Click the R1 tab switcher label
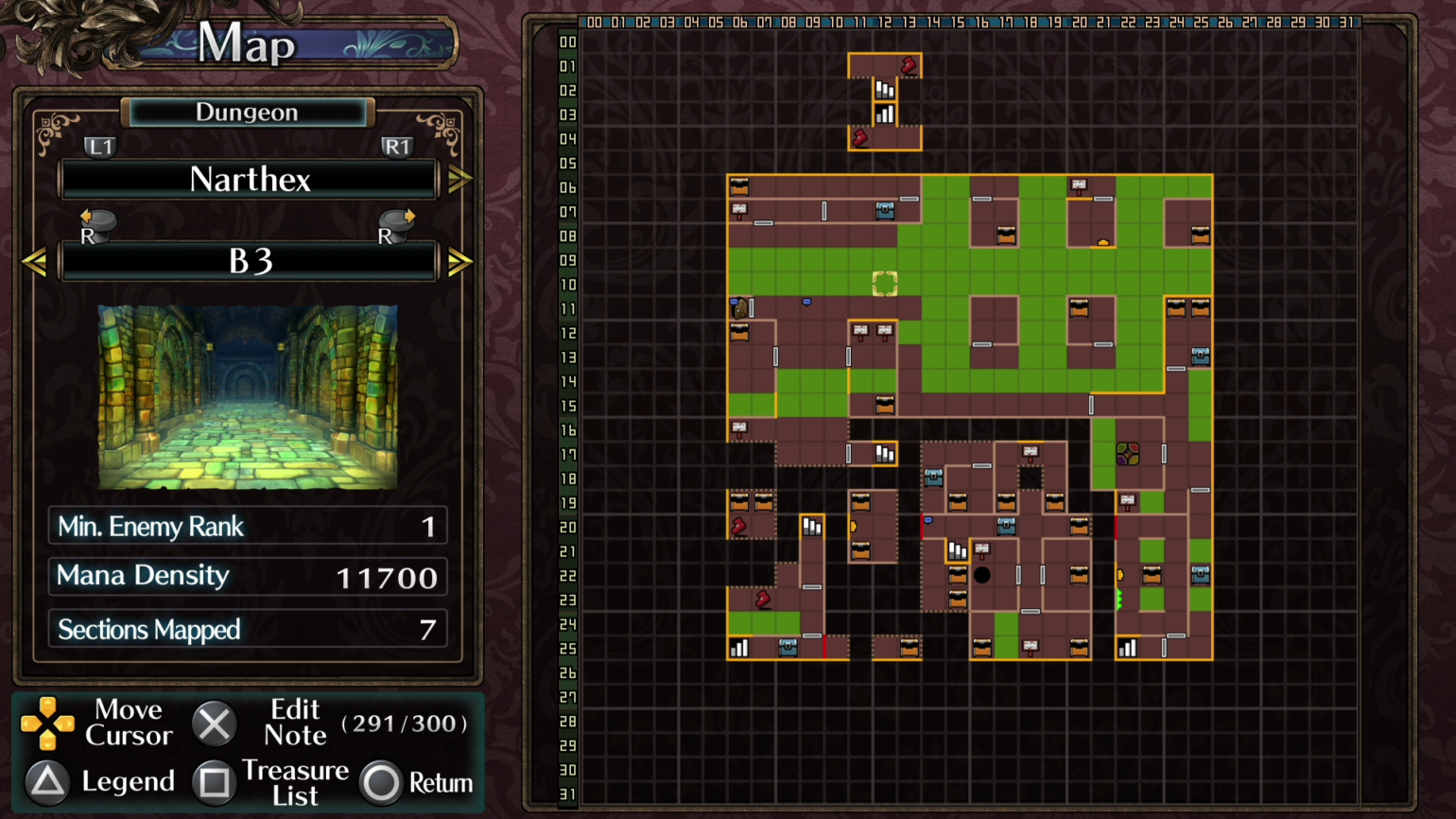1456x819 pixels. click(x=396, y=147)
